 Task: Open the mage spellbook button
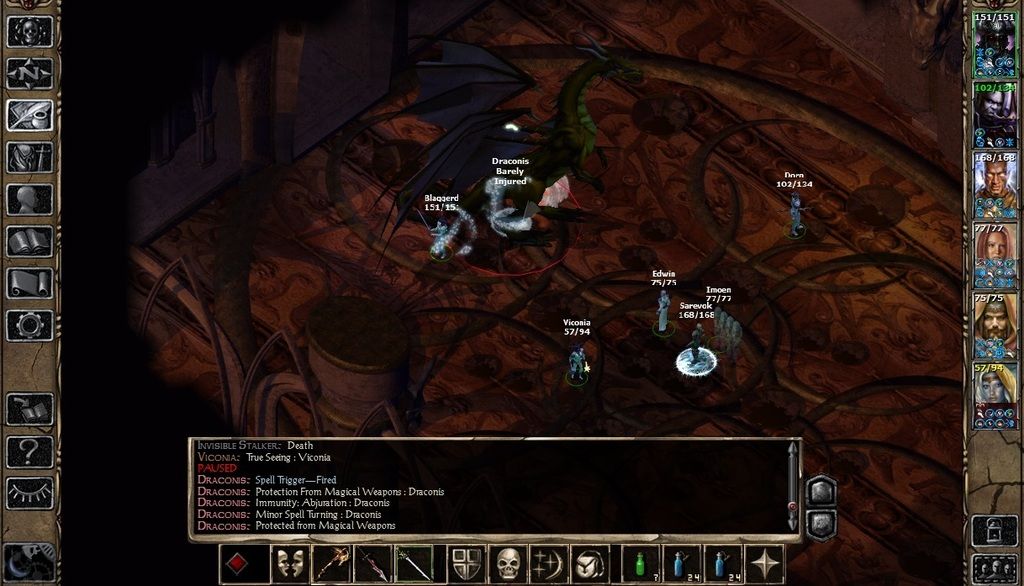(29, 241)
